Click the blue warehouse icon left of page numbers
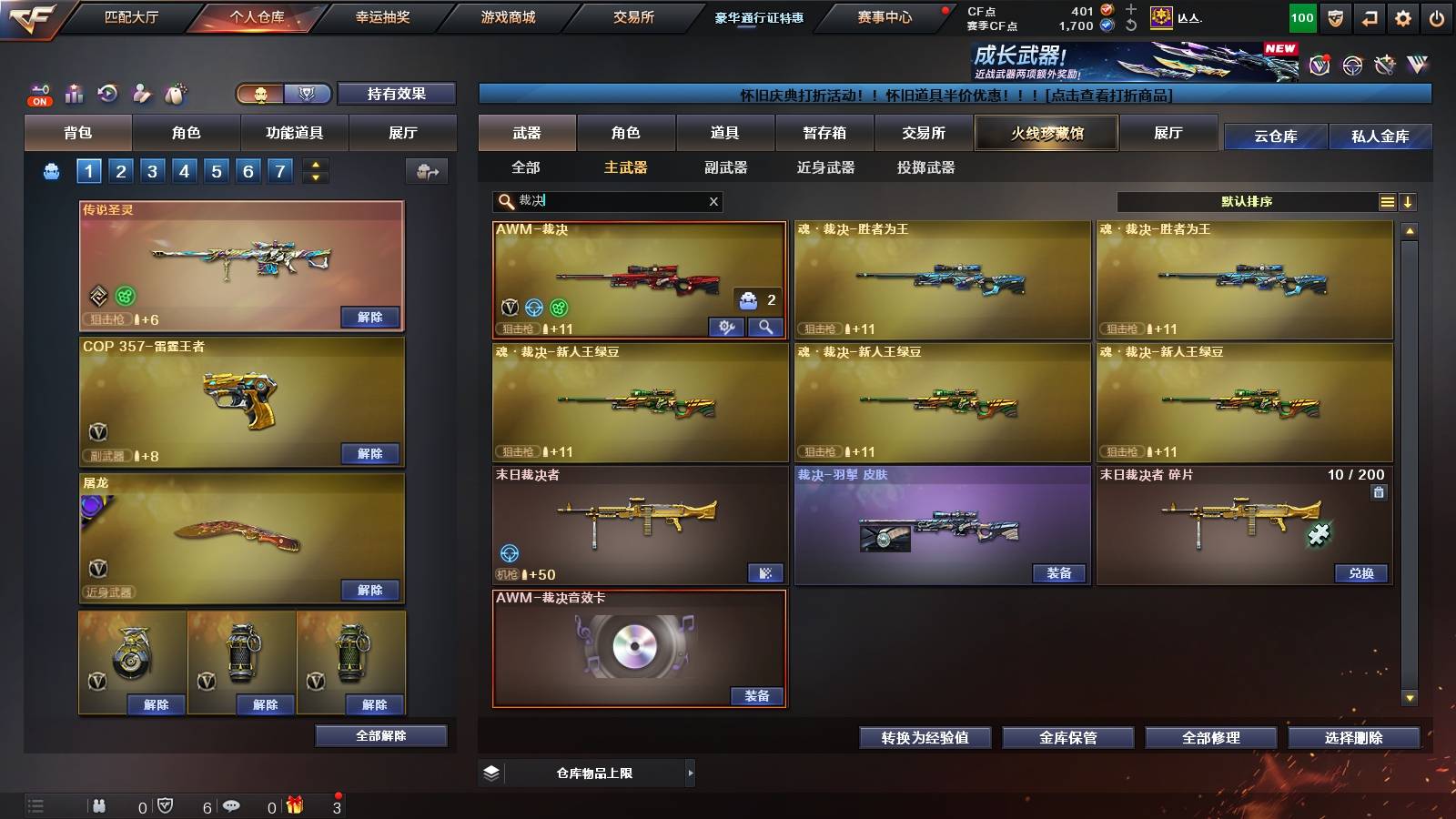The height and width of the screenshot is (819, 1456). (x=50, y=169)
